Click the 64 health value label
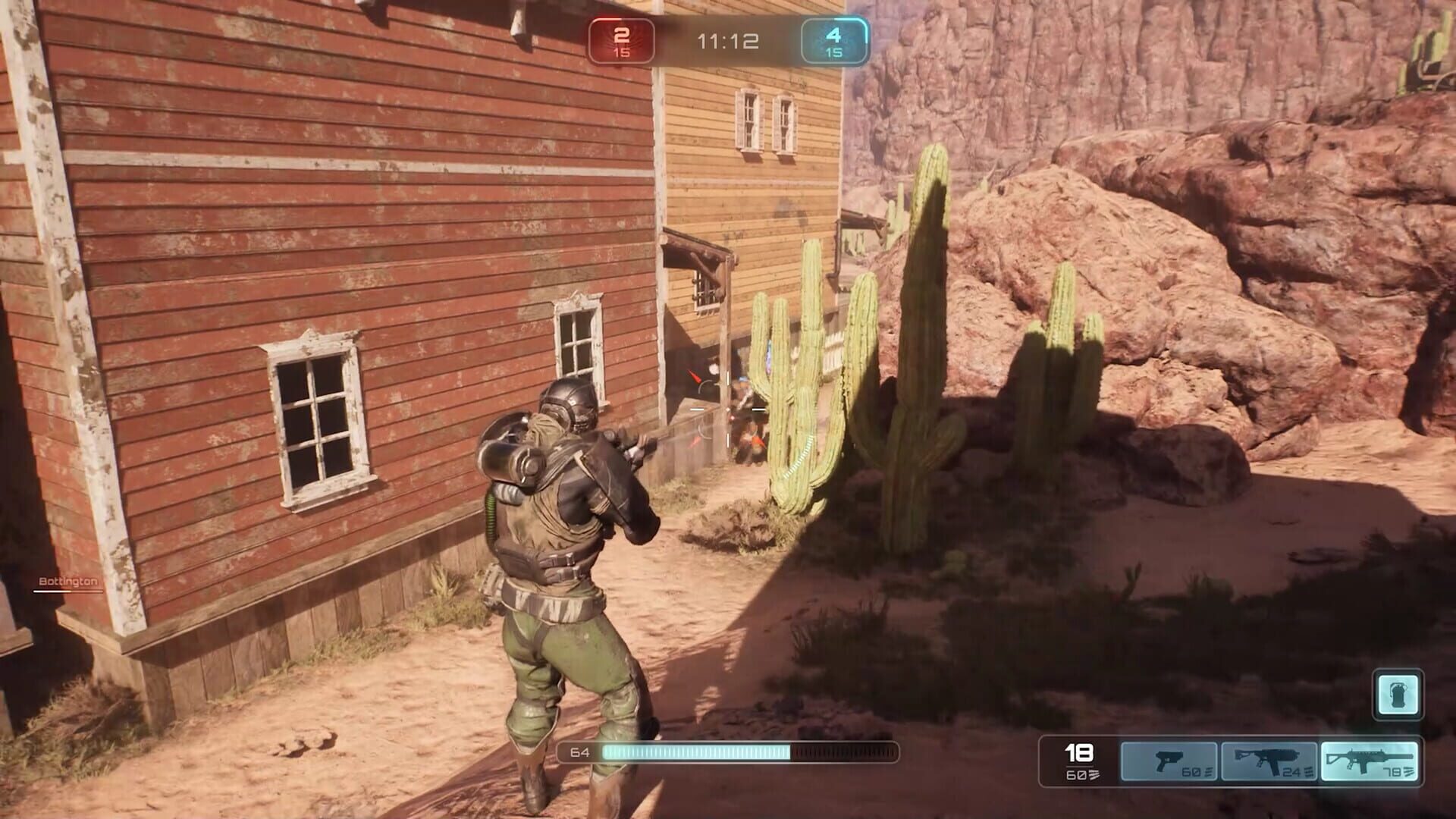Viewport: 1456px width, 819px height. click(x=579, y=754)
